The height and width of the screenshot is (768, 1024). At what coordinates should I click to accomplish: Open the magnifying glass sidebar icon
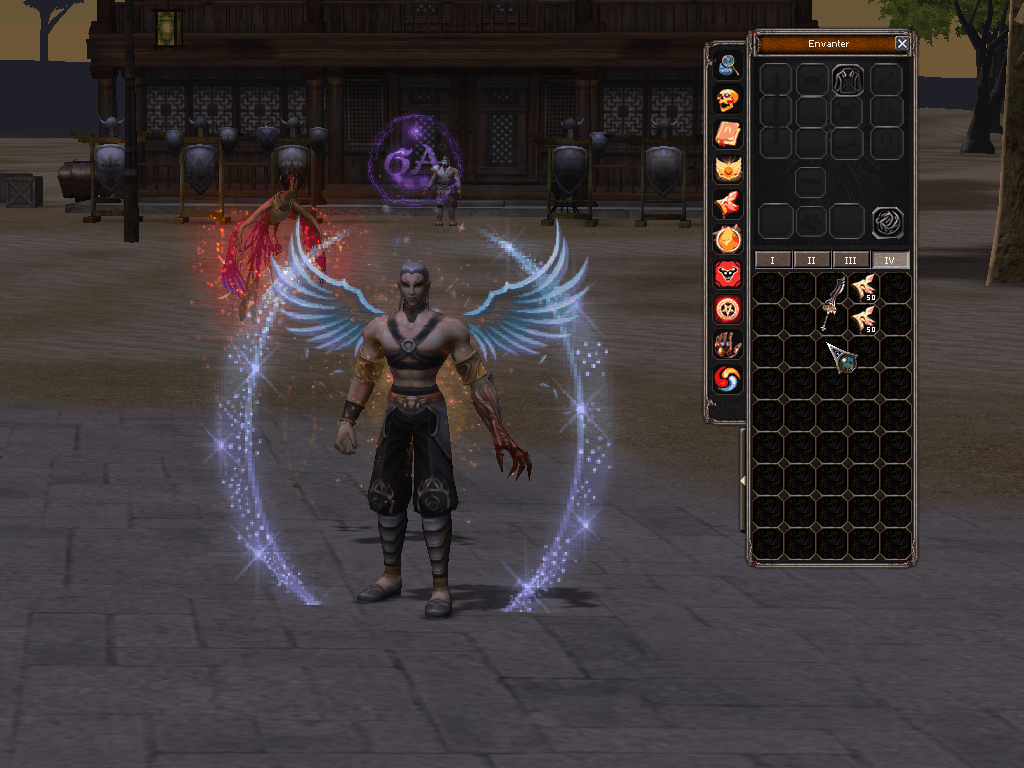point(728,65)
